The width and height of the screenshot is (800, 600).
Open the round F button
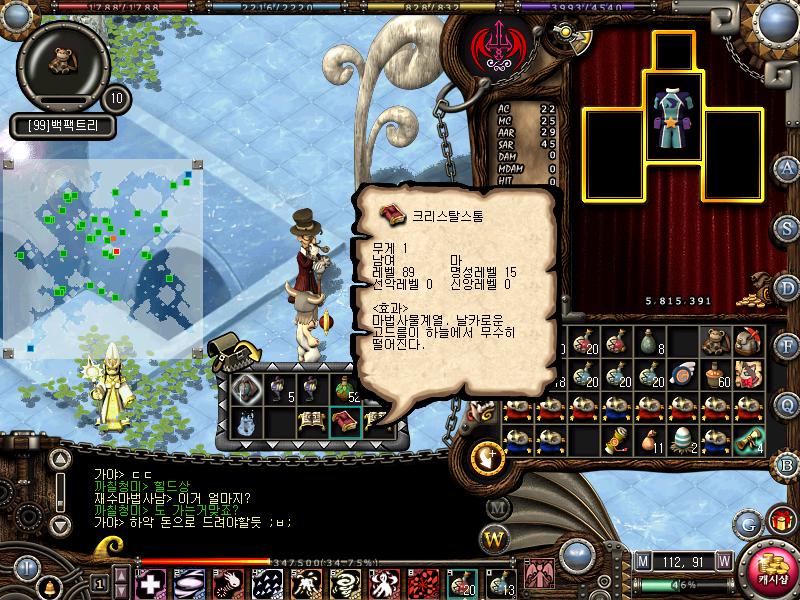click(x=787, y=346)
